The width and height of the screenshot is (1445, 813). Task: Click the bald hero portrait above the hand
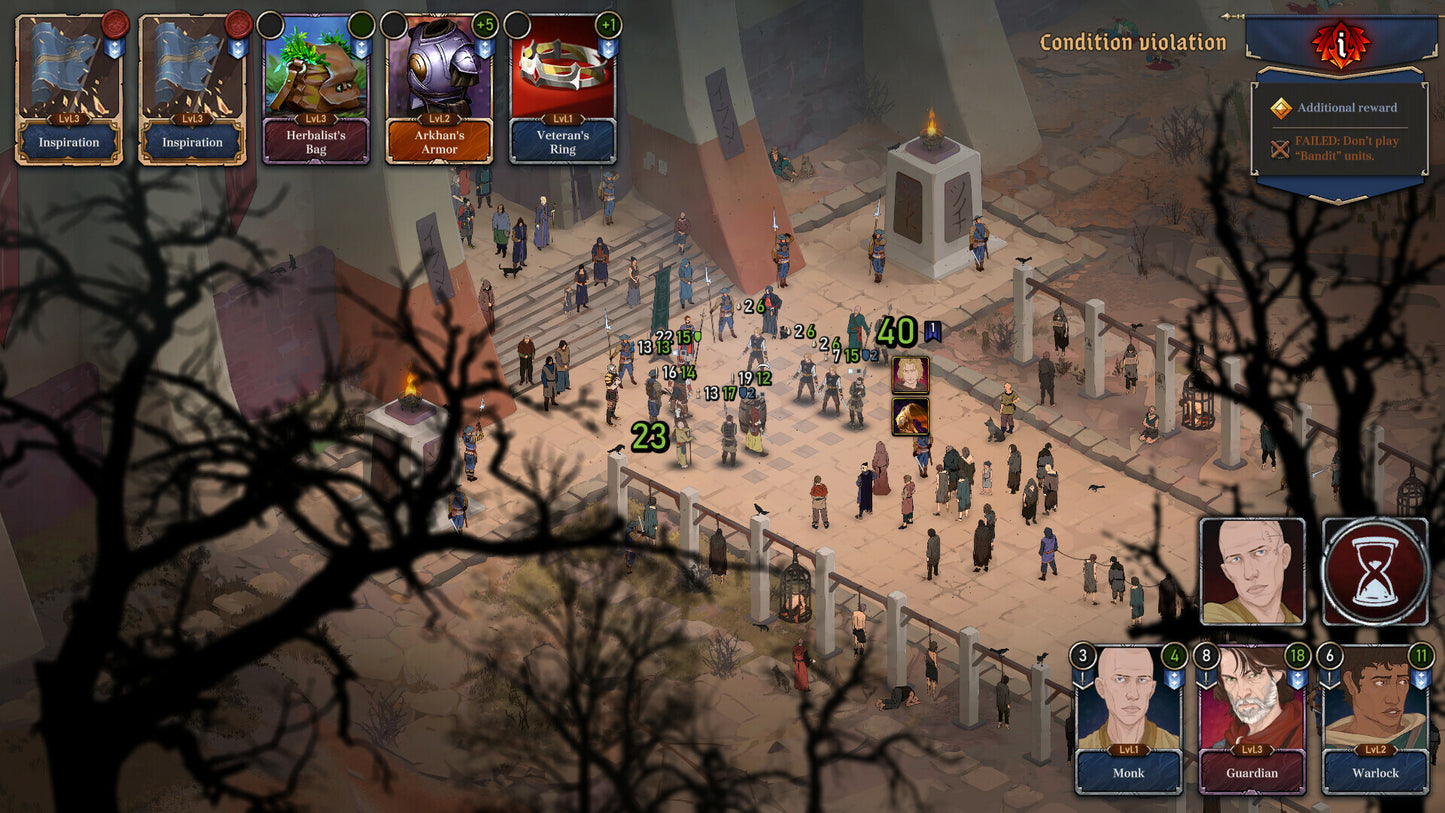click(1252, 571)
